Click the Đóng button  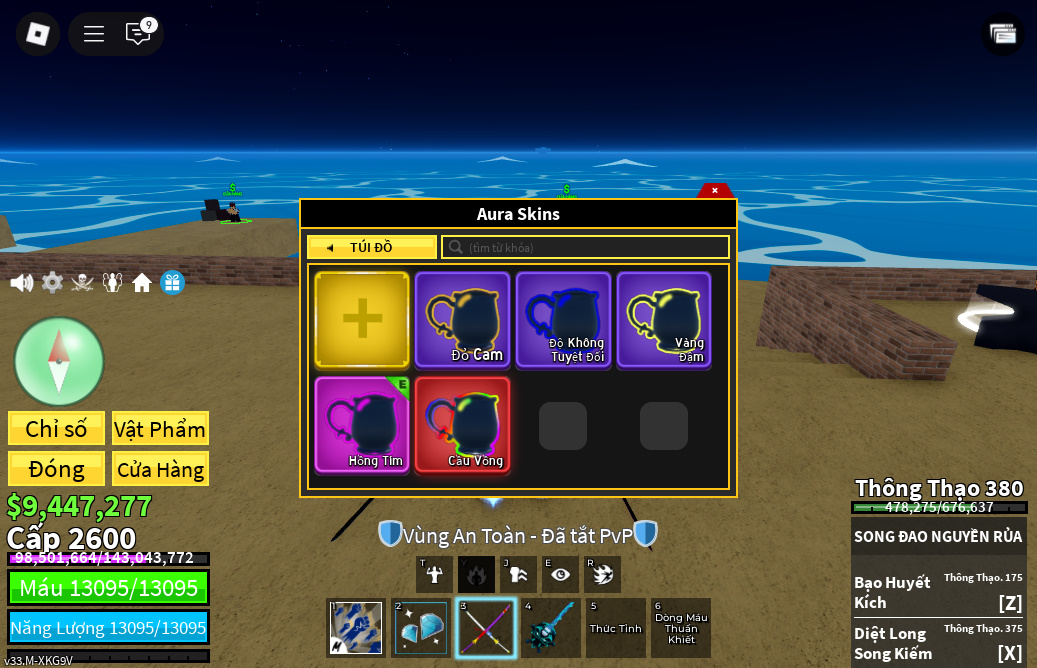56,469
